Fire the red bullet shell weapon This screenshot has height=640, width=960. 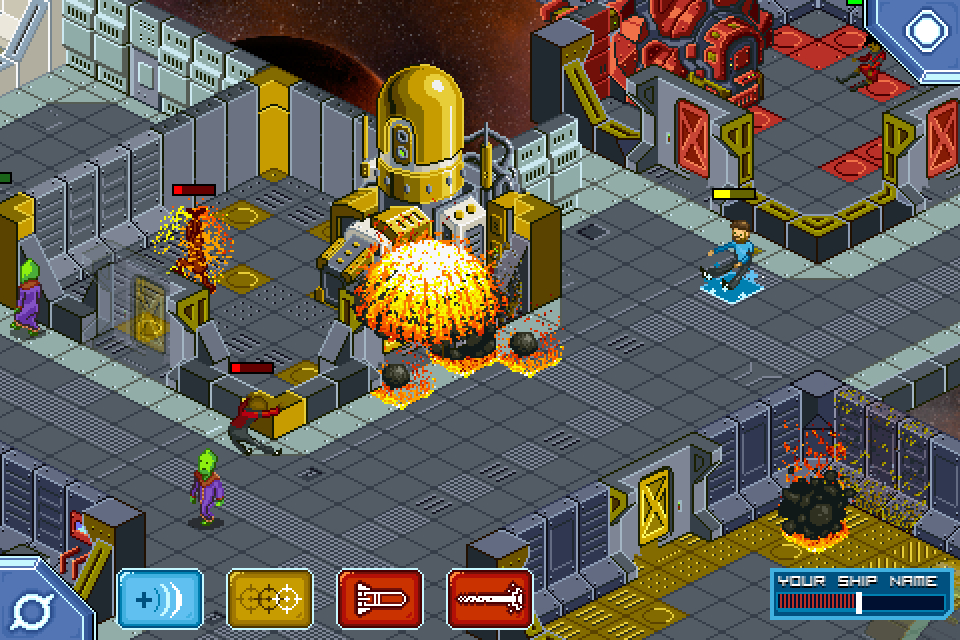[x=380, y=599]
